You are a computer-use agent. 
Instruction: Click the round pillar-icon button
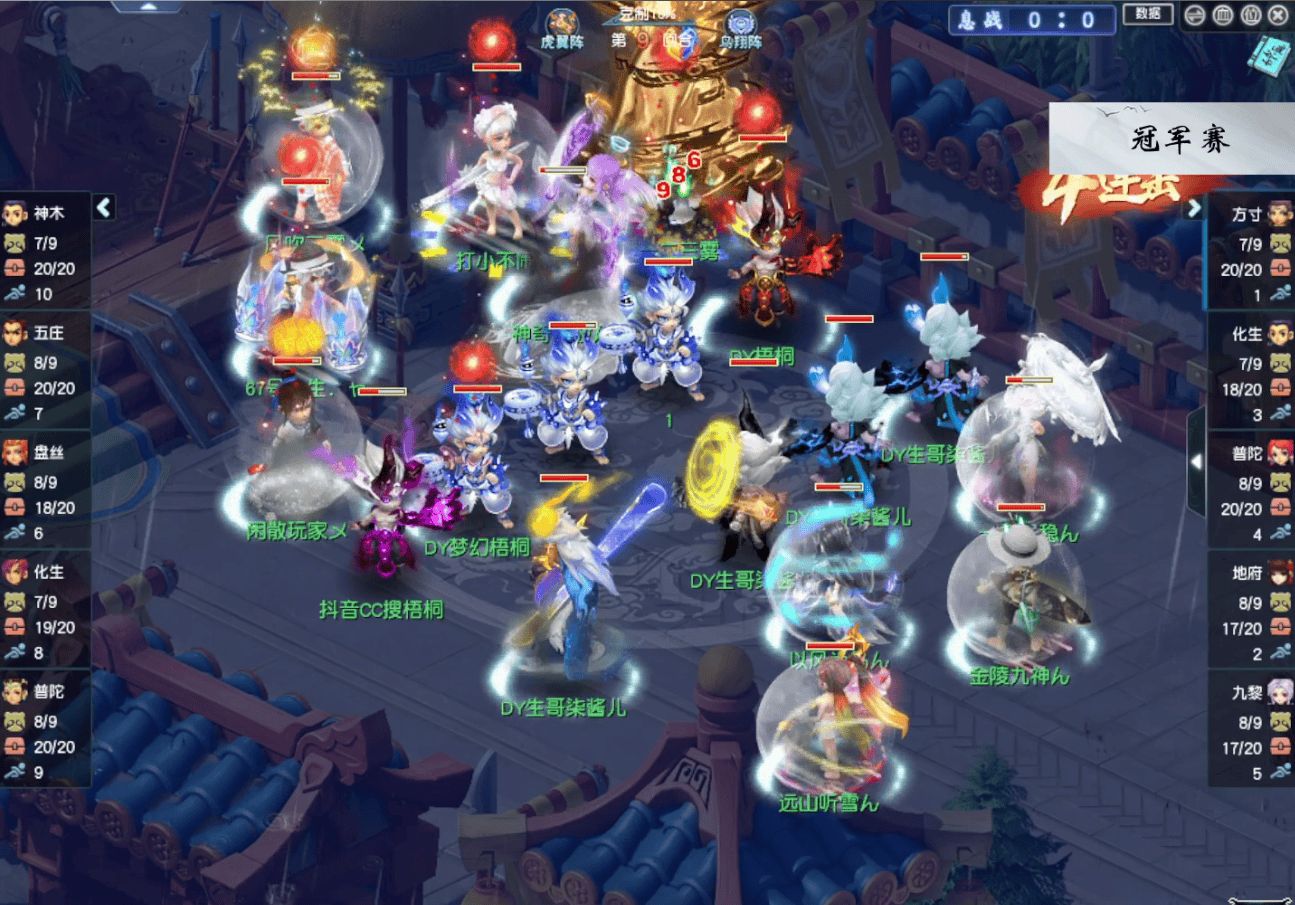pos(1222,14)
